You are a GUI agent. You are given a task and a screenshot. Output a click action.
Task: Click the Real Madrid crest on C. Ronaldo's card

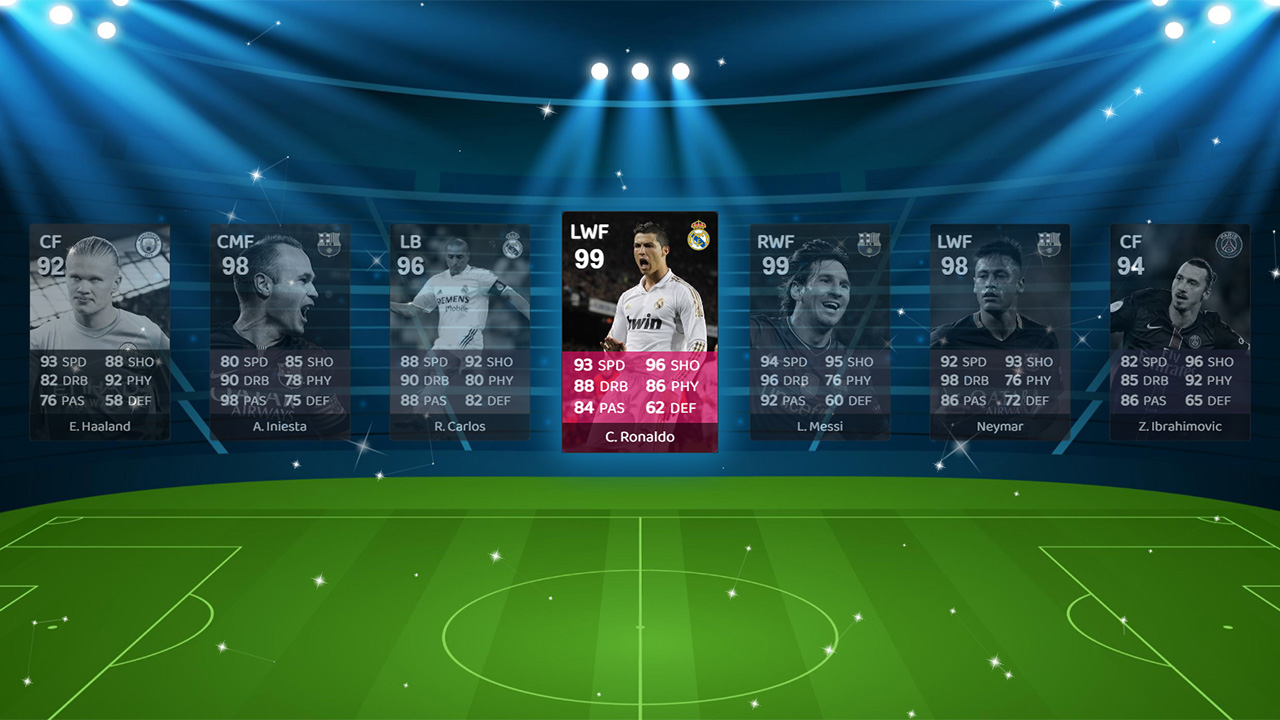701,234
